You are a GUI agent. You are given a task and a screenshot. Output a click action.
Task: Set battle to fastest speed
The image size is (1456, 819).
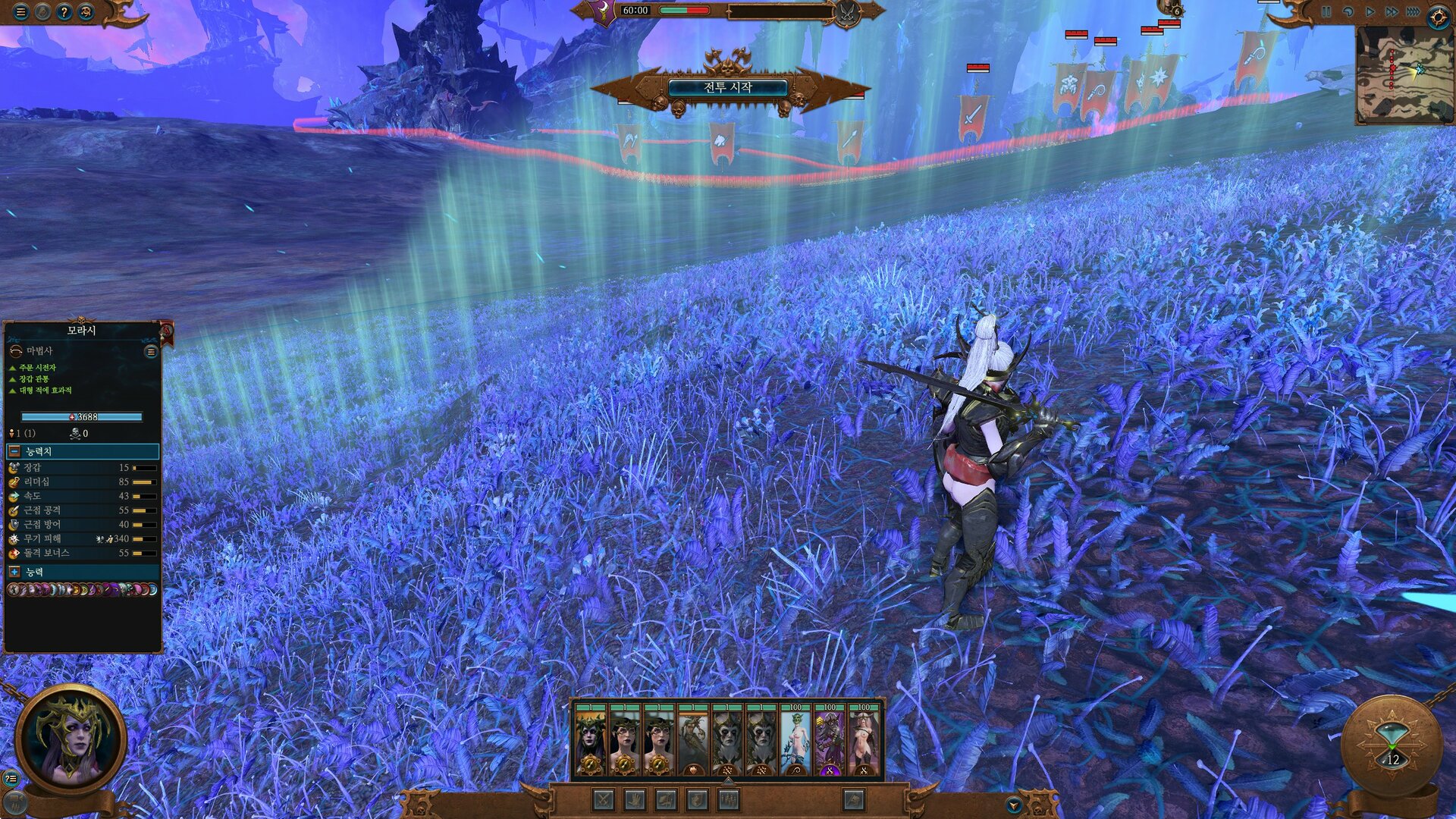pos(1413,12)
